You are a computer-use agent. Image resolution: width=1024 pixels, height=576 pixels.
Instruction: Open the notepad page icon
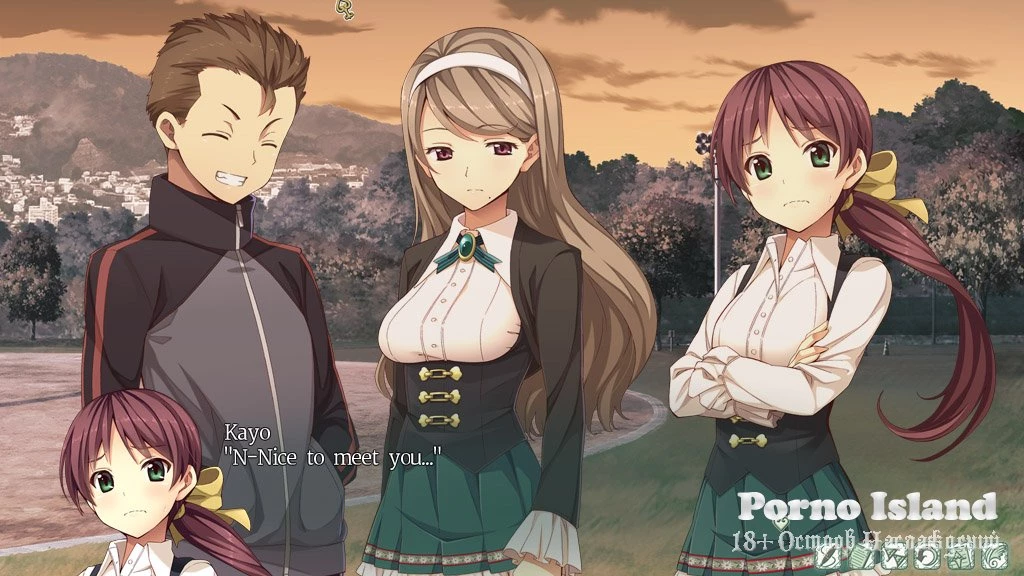(861, 557)
